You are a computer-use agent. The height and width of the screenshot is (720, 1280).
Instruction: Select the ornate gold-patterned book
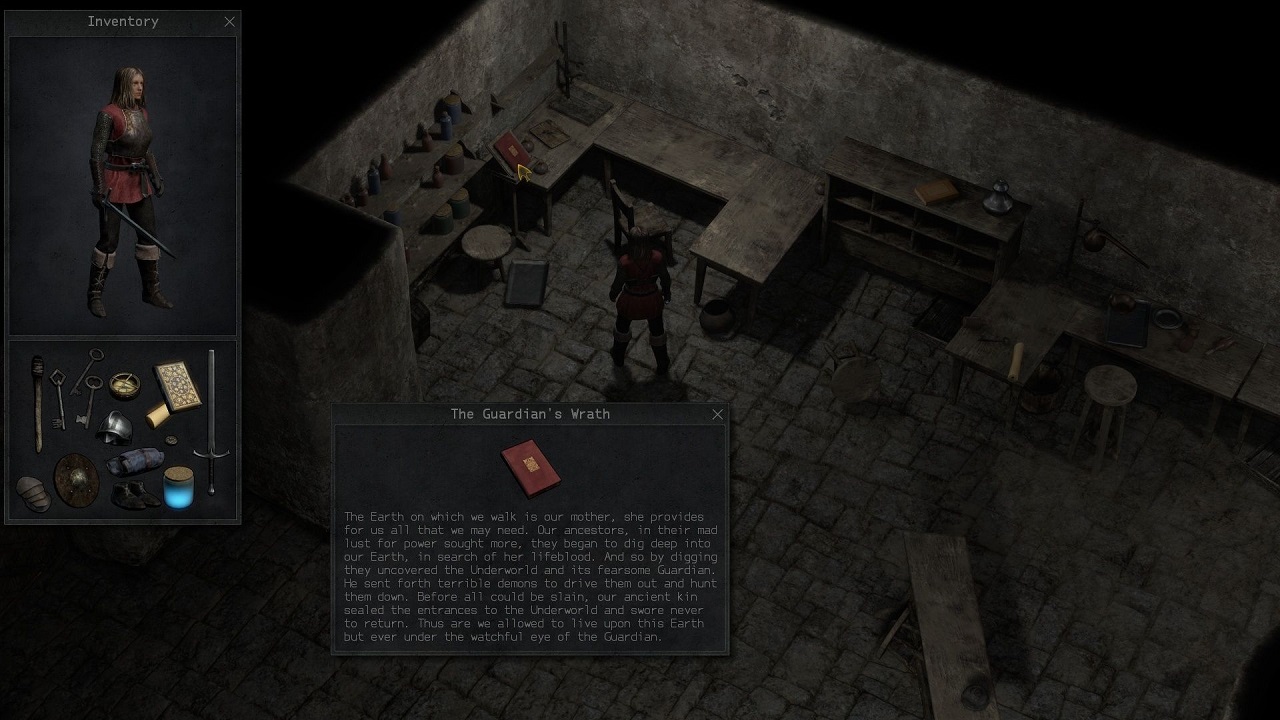coord(177,384)
